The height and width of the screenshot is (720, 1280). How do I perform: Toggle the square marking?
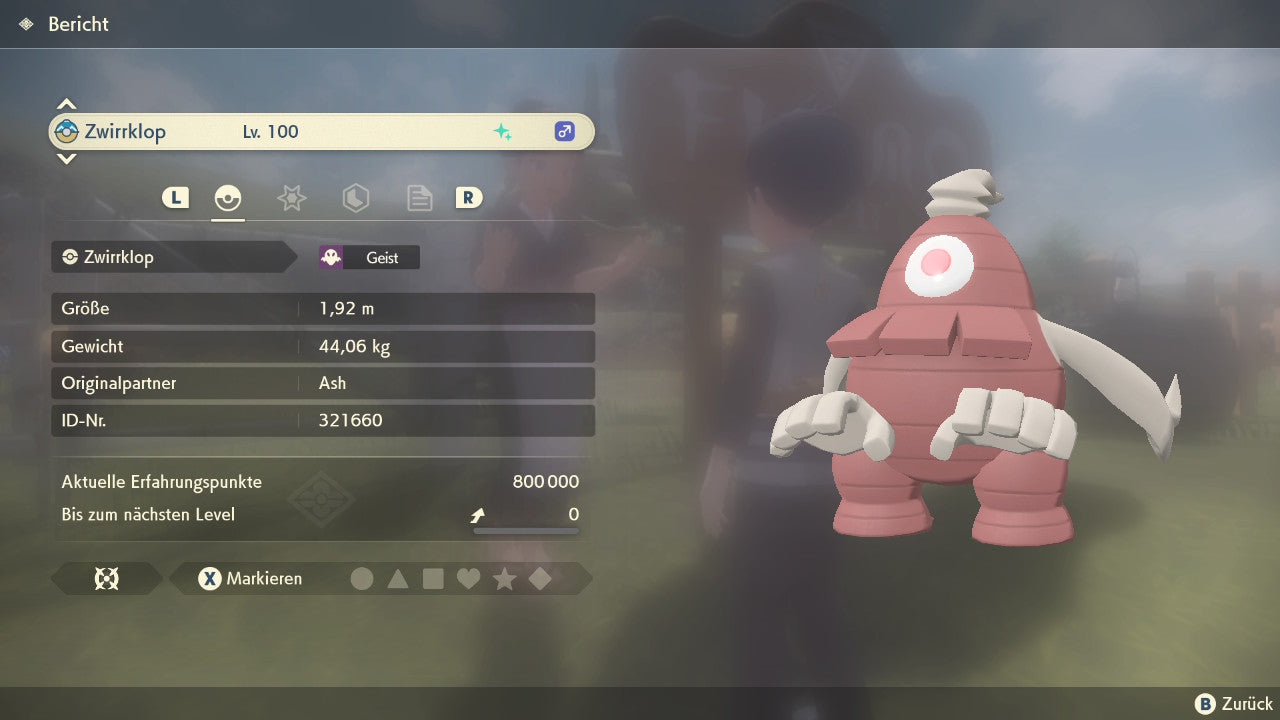tap(433, 578)
